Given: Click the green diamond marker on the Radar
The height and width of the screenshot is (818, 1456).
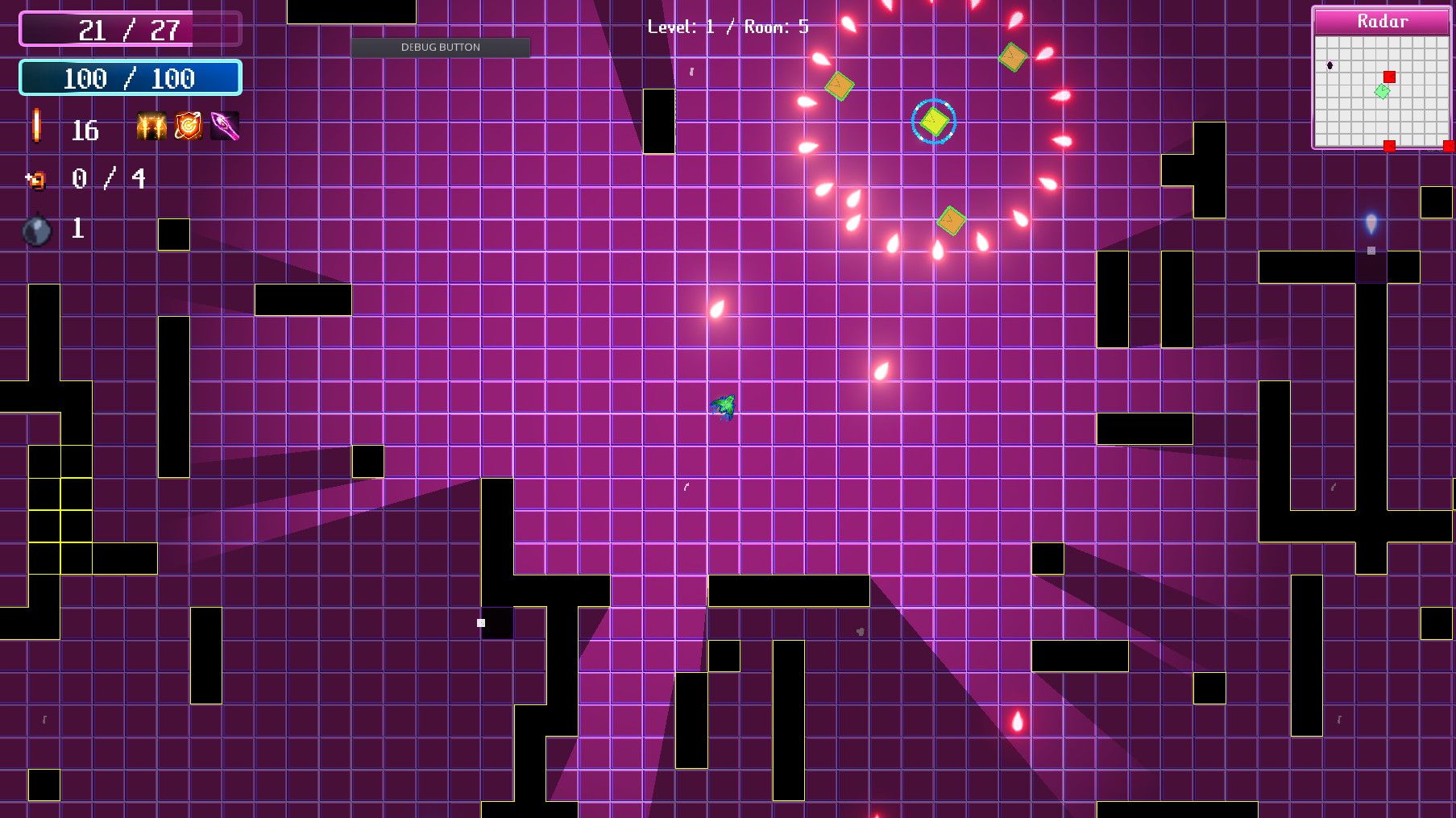Looking at the screenshot, I should [x=1382, y=91].
